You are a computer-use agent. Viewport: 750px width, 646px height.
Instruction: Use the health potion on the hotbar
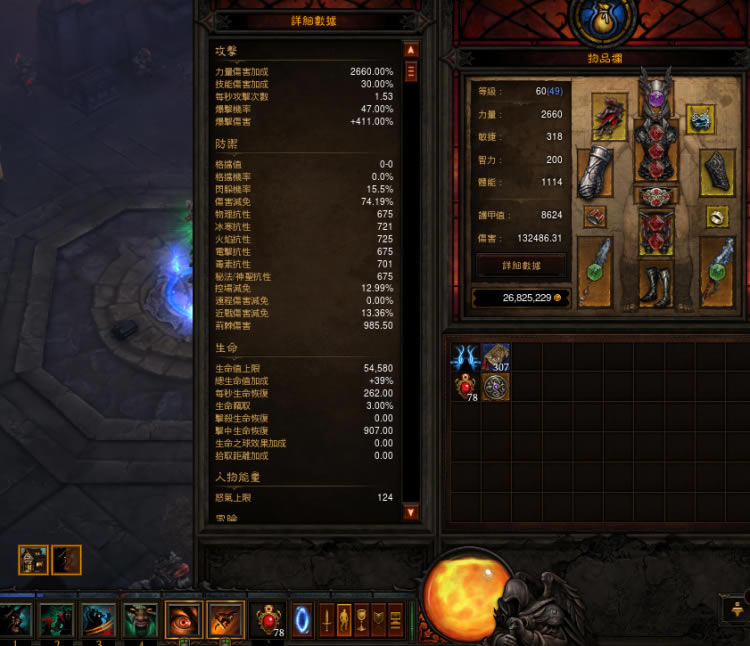click(270, 619)
